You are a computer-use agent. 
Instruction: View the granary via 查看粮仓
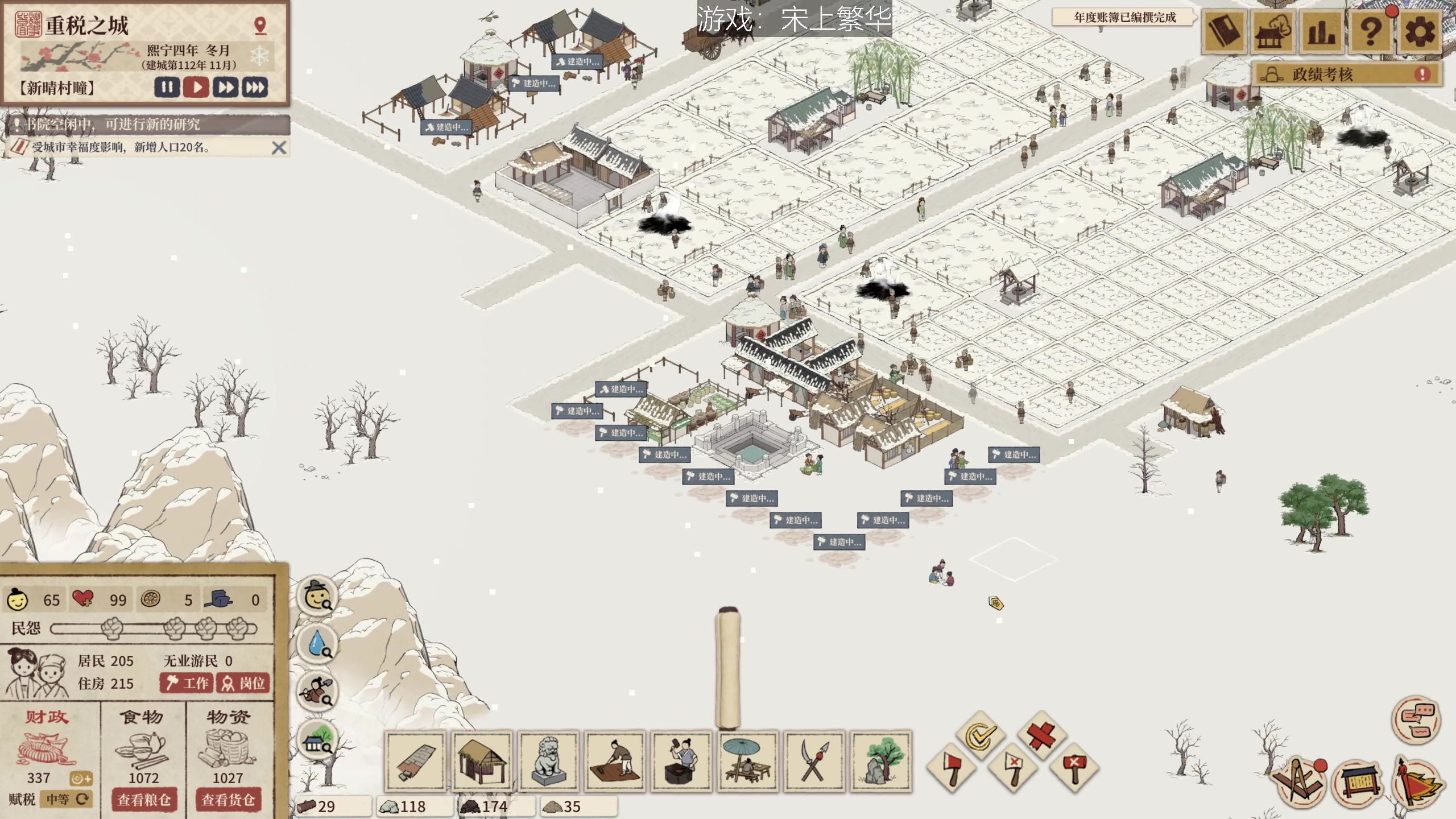point(144,800)
